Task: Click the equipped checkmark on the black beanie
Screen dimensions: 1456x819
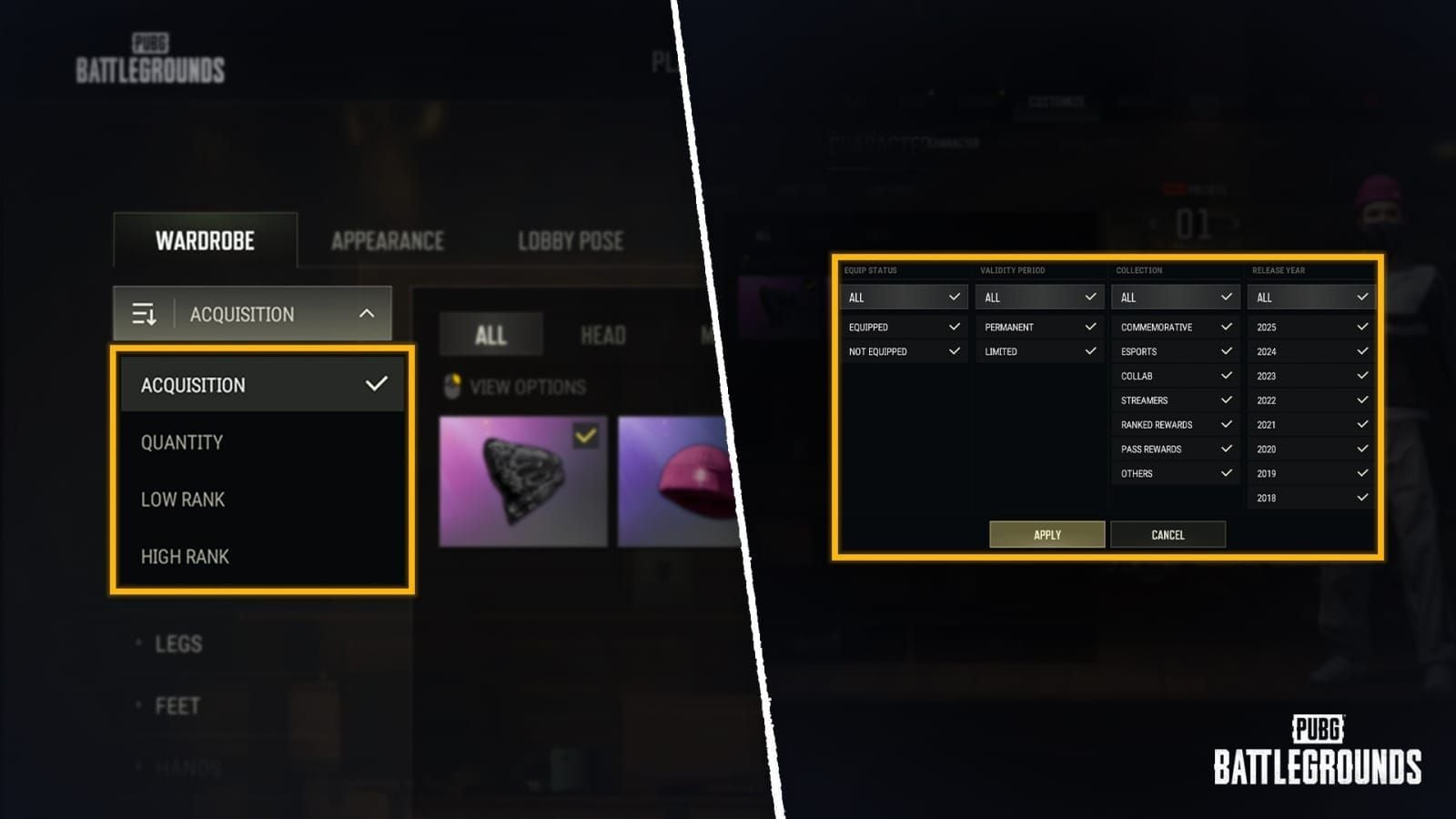Action: tap(583, 436)
